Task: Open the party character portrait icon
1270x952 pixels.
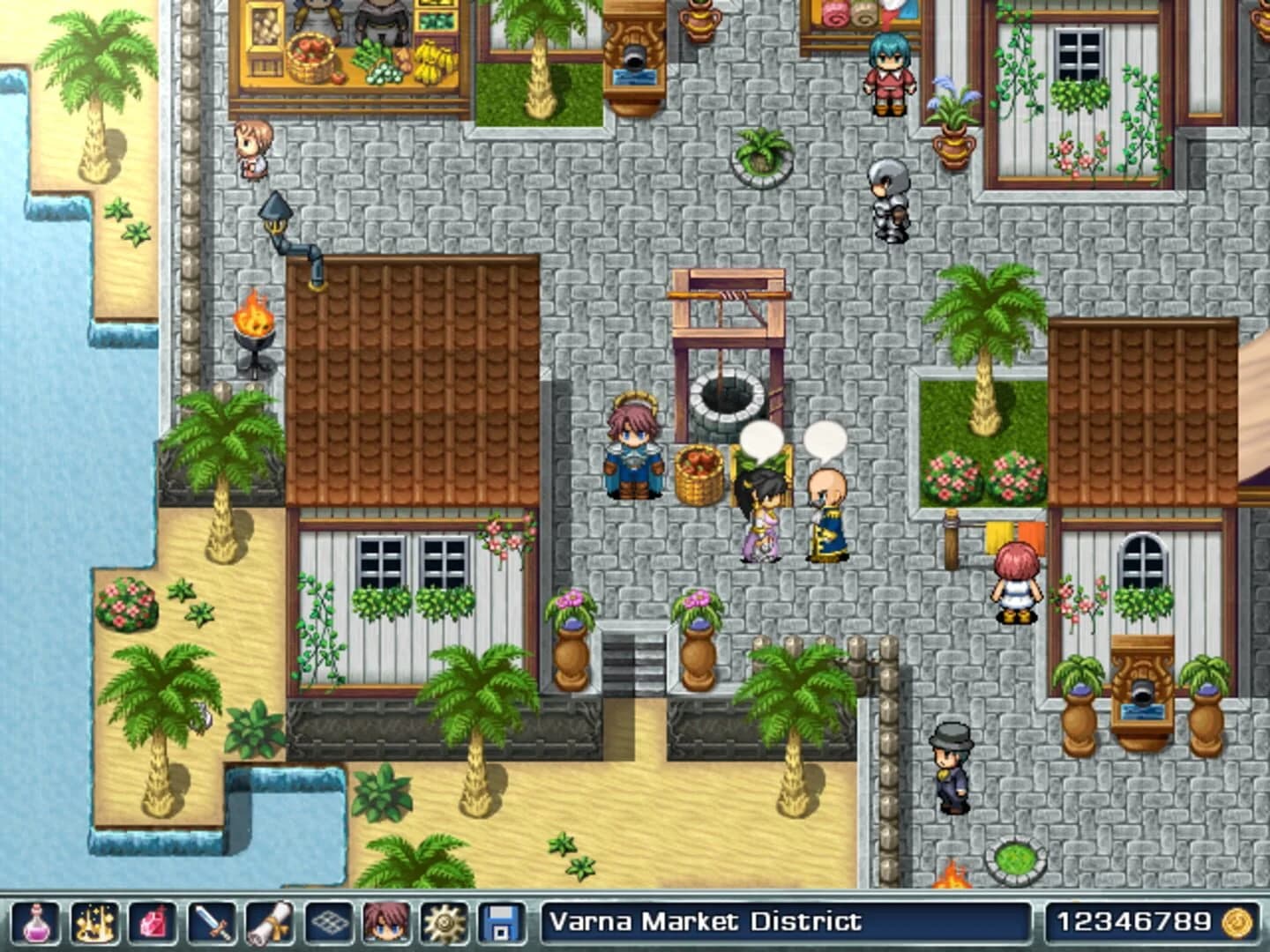Action: [x=388, y=921]
